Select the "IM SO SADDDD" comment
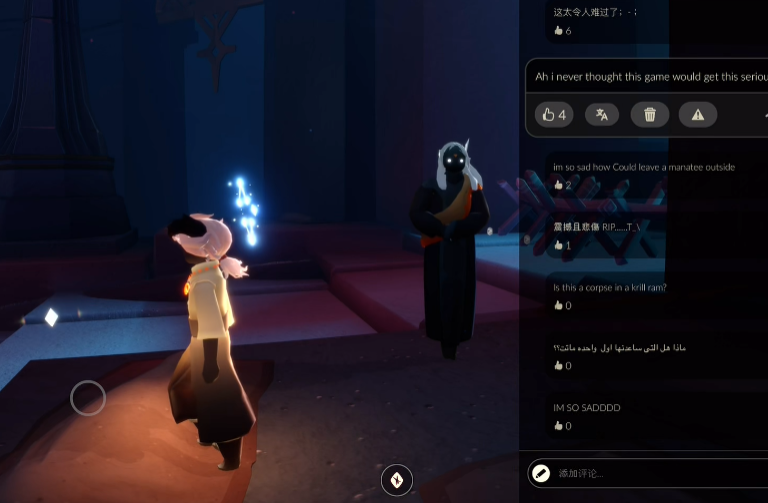The image size is (768, 503). tap(587, 408)
